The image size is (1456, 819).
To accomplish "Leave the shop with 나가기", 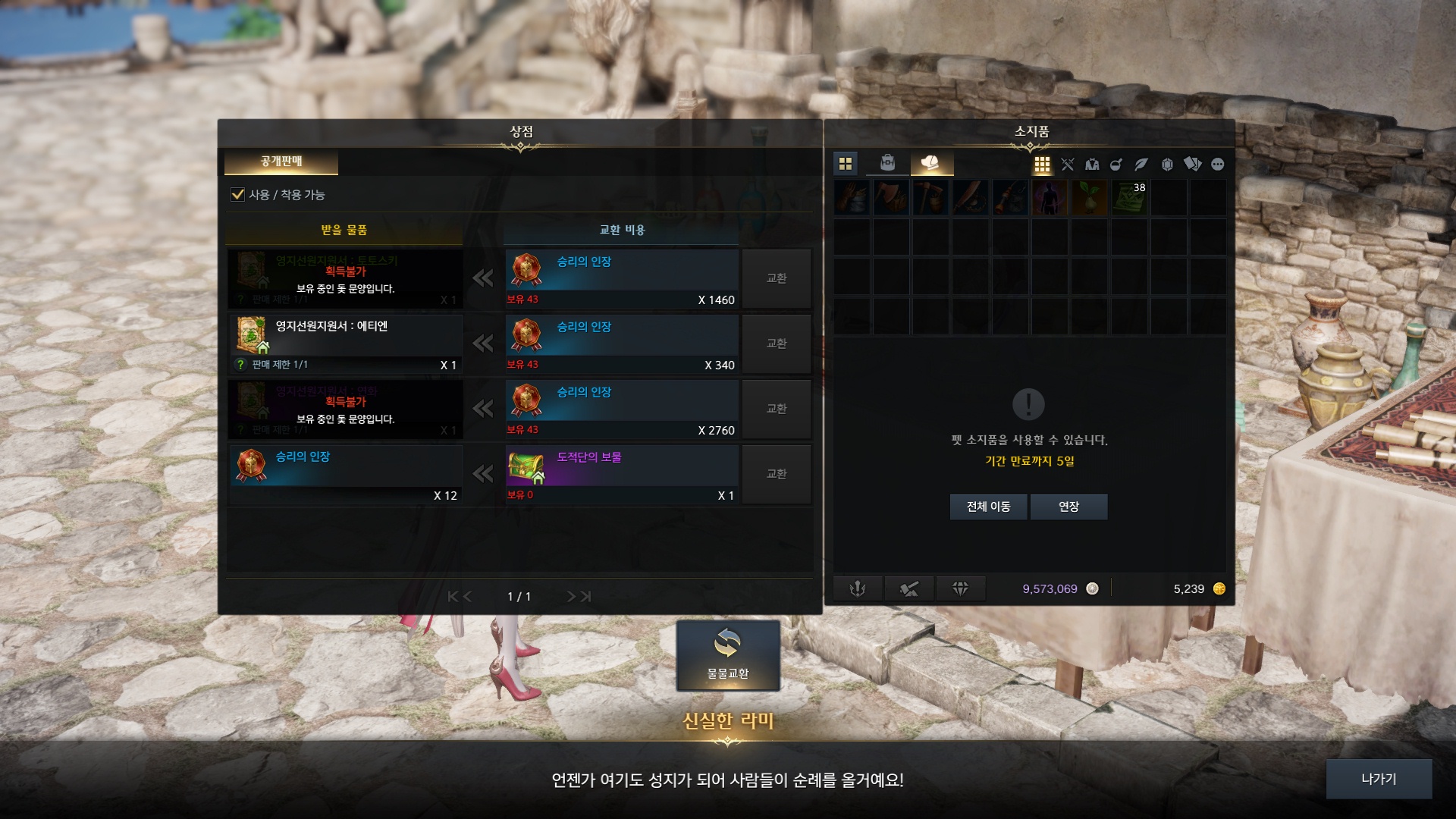I will point(1378,779).
